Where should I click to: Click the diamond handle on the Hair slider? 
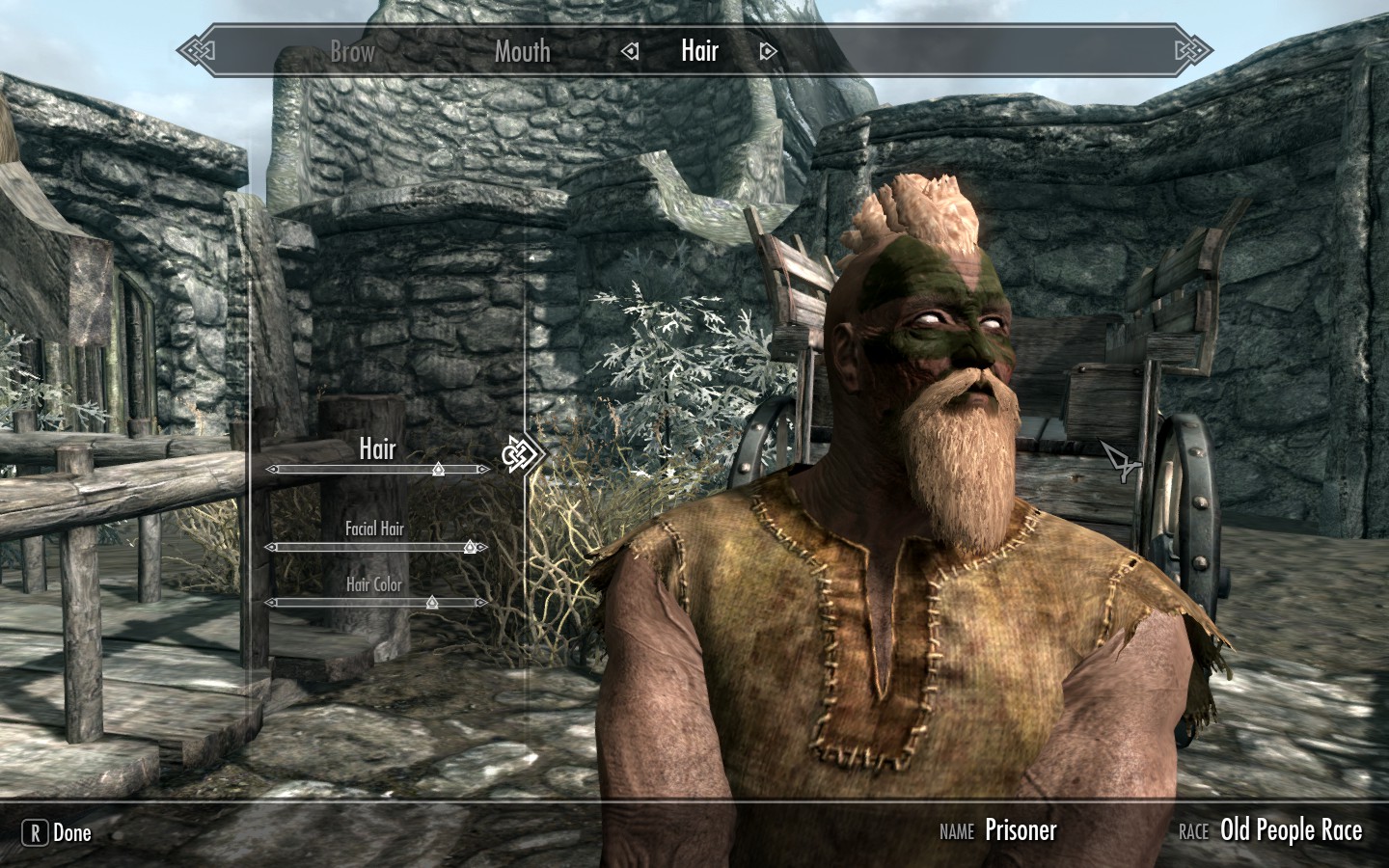click(x=437, y=469)
